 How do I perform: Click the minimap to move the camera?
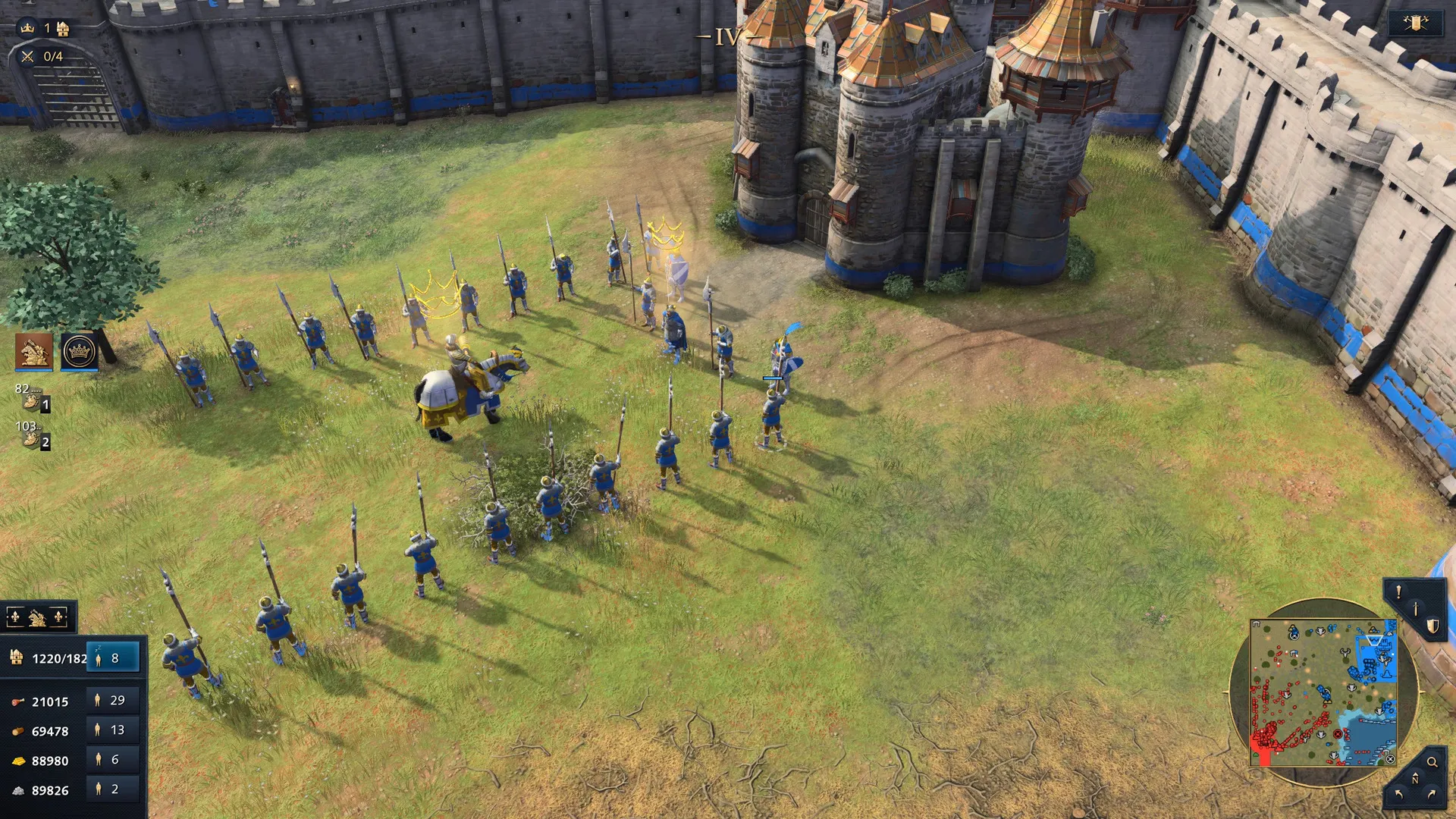(x=1323, y=692)
